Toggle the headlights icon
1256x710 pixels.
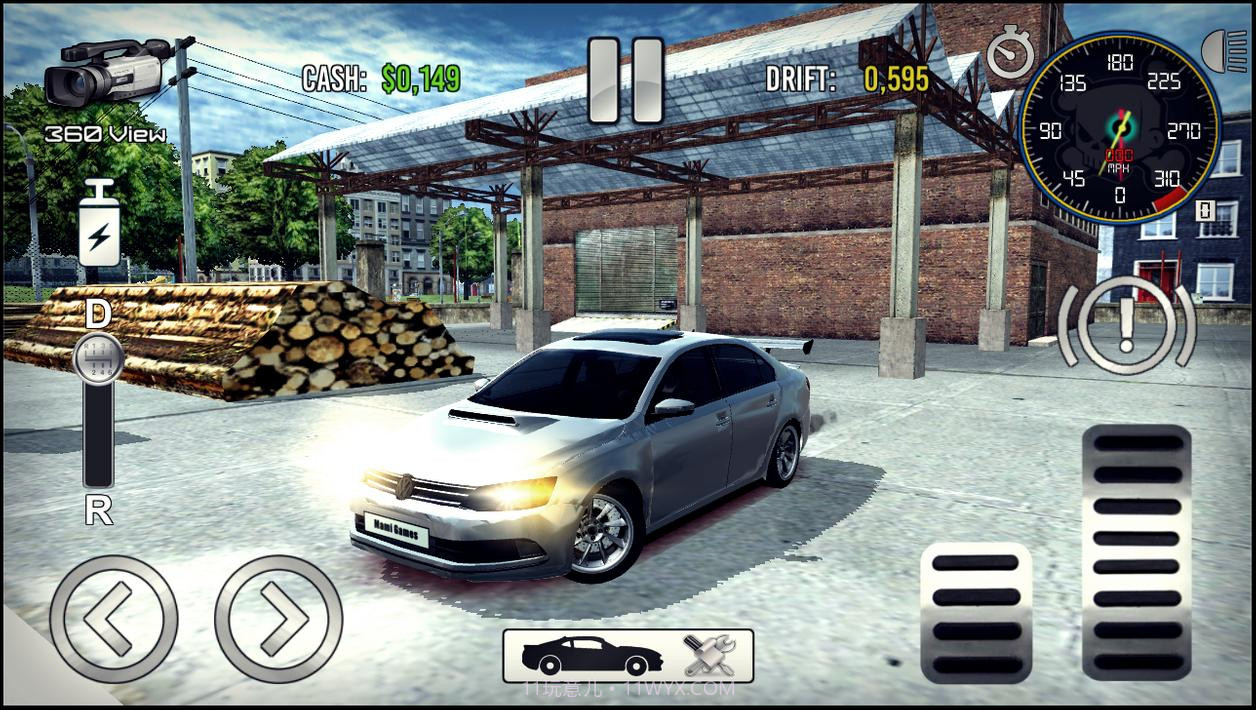1226,52
